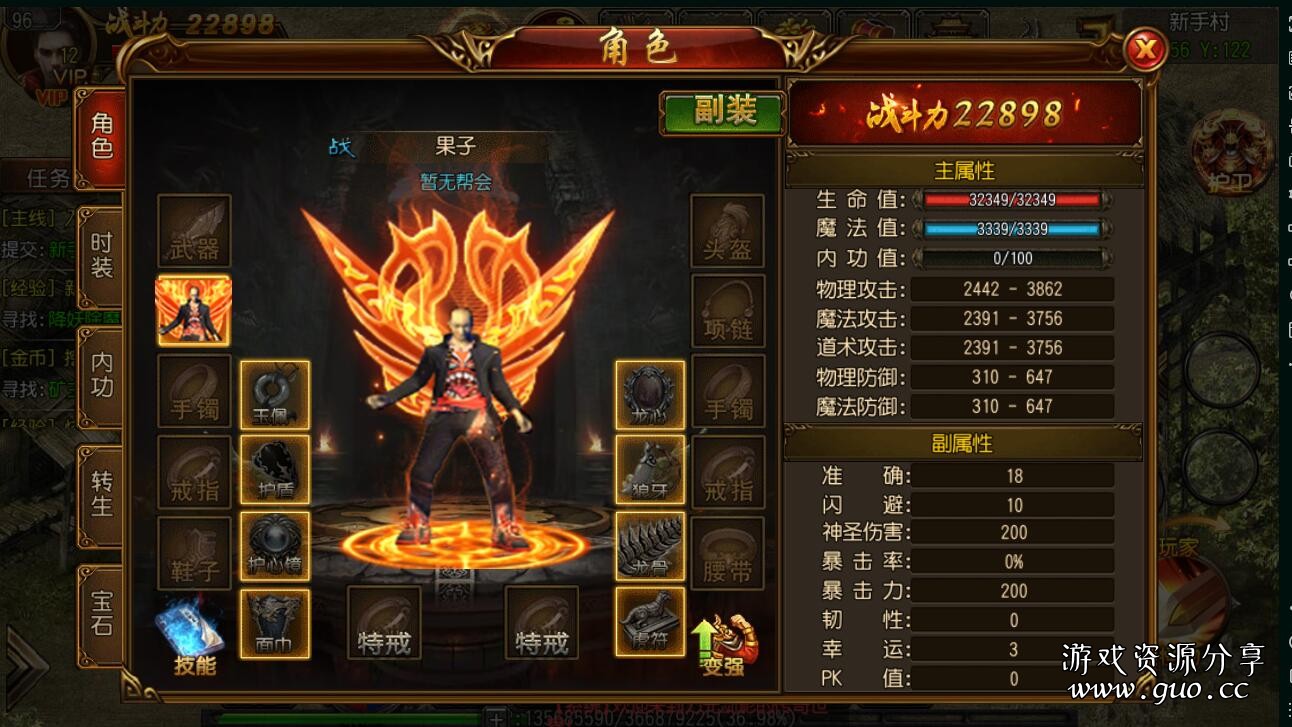
Task: Select the 头盔 helmet slot
Action: pos(727,231)
